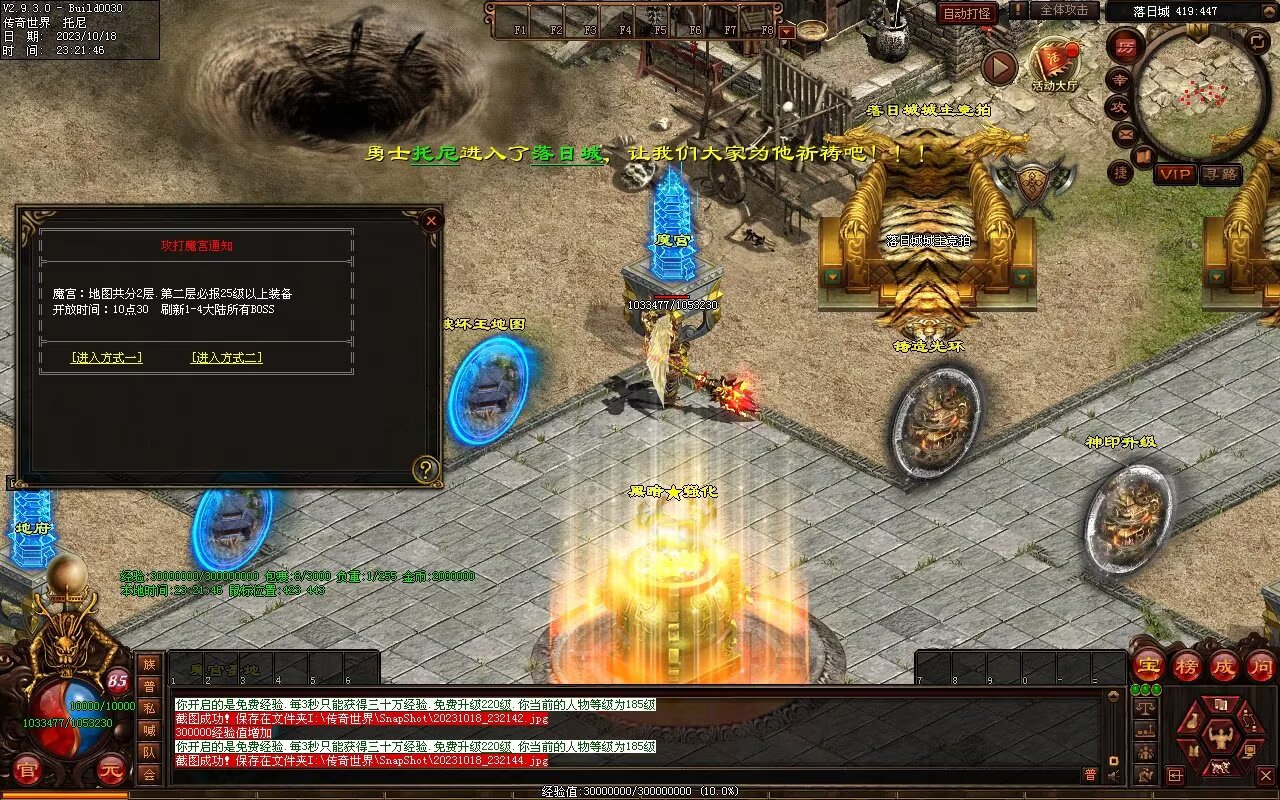Viewport: 1280px width, 800px height.
Task: Activate 寻路 pathfinding button
Action: coord(1220,174)
